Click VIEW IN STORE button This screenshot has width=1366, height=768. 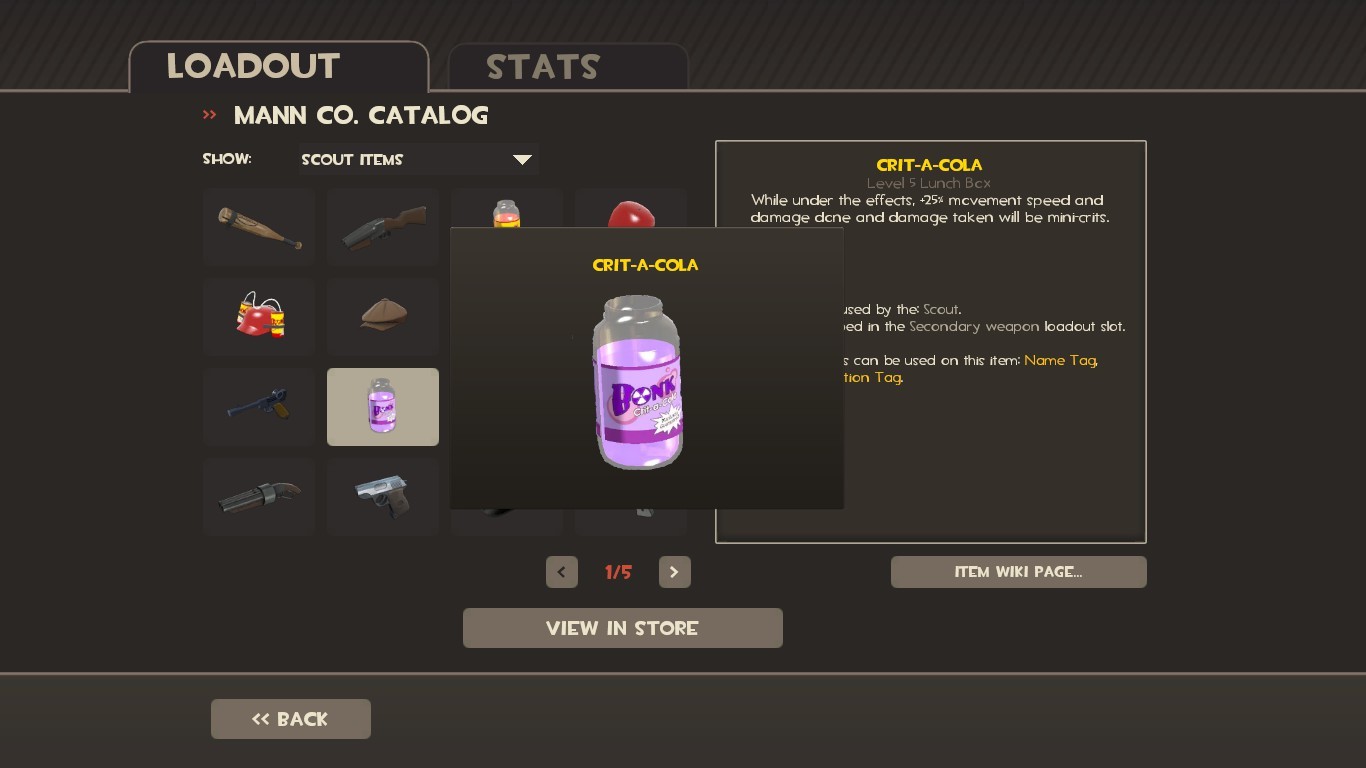pos(622,628)
